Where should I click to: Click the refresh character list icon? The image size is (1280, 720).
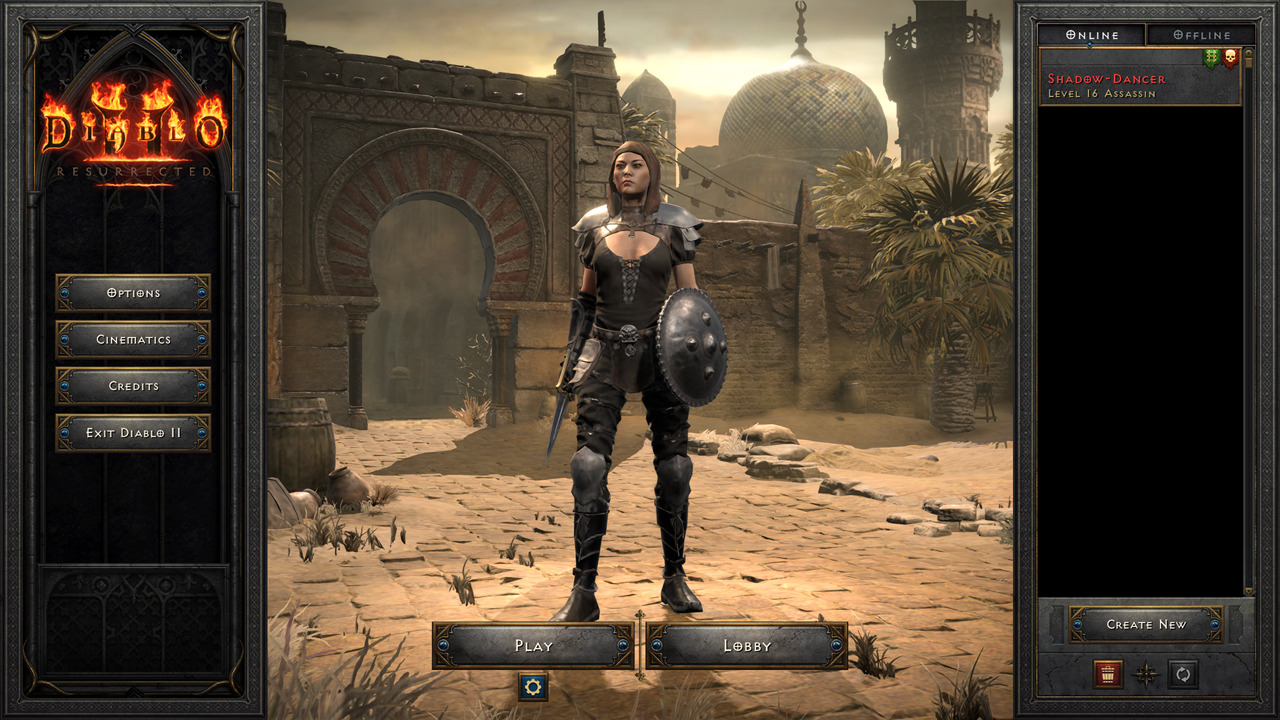click(1182, 675)
